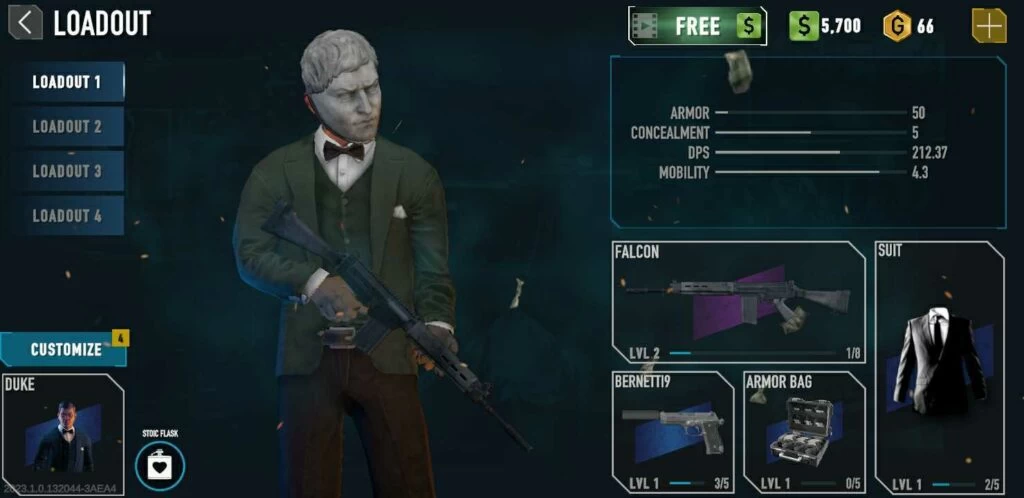Tap the Stoic Flask icon

point(160,464)
